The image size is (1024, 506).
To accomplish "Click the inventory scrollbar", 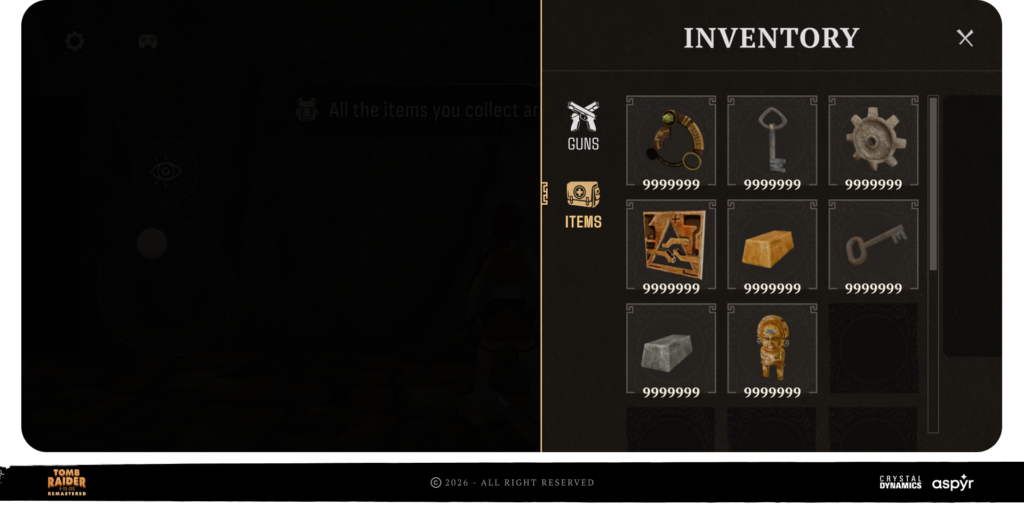I will [933, 185].
